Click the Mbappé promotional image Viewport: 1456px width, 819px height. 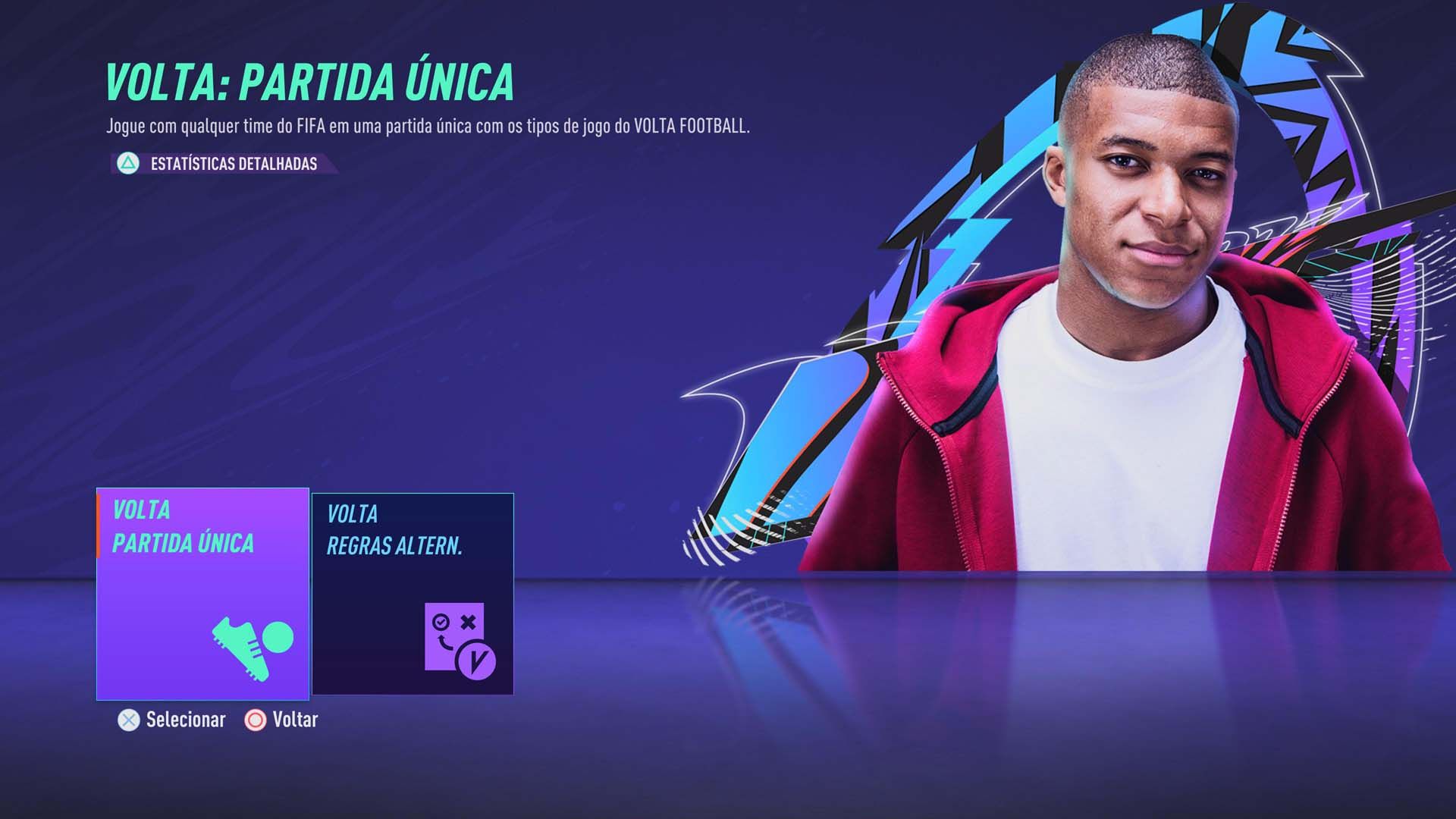(1137, 303)
